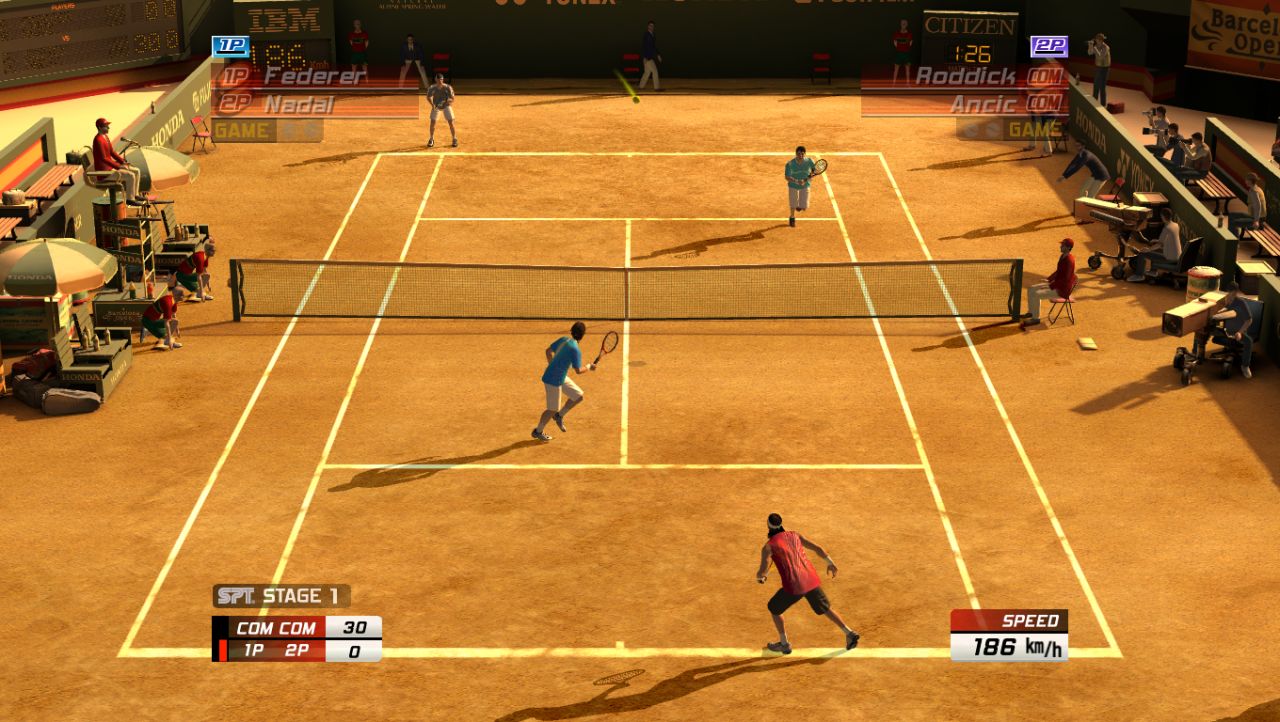Select the 1P player badge icon
The width and height of the screenshot is (1280, 722).
click(230, 44)
